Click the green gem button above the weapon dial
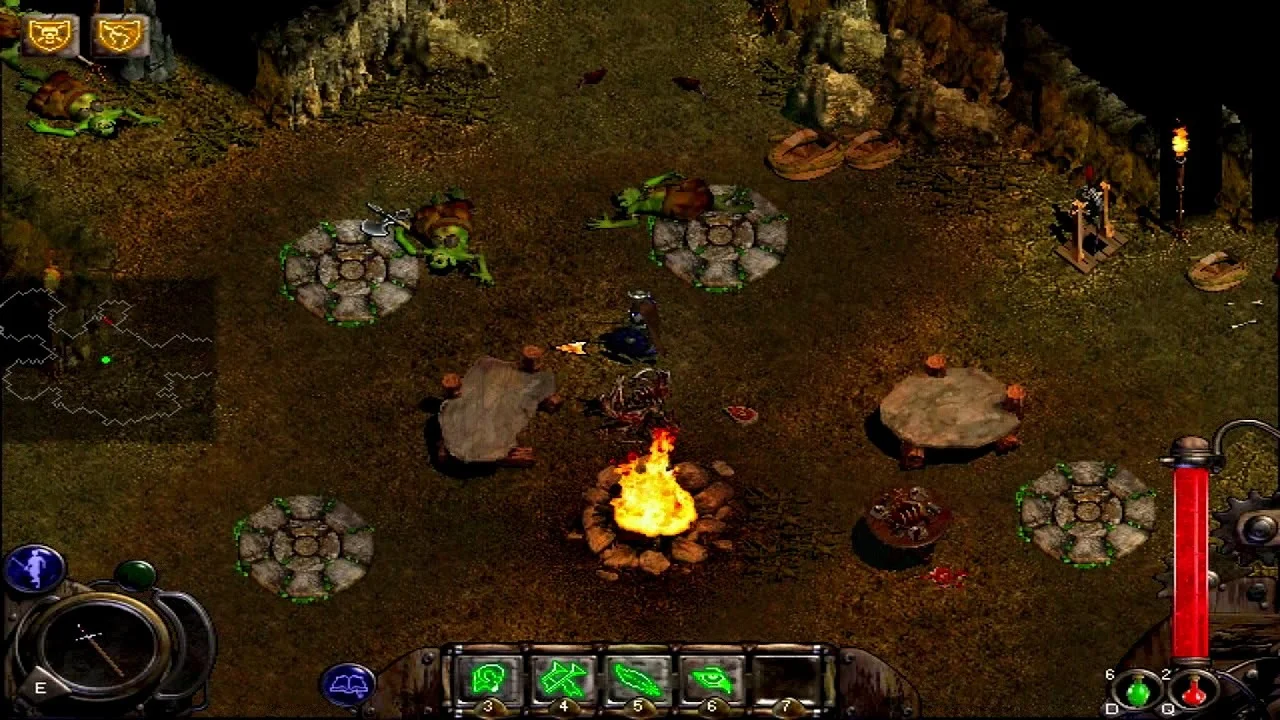Image resolution: width=1280 pixels, height=720 pixels. (x=134, y=574)
